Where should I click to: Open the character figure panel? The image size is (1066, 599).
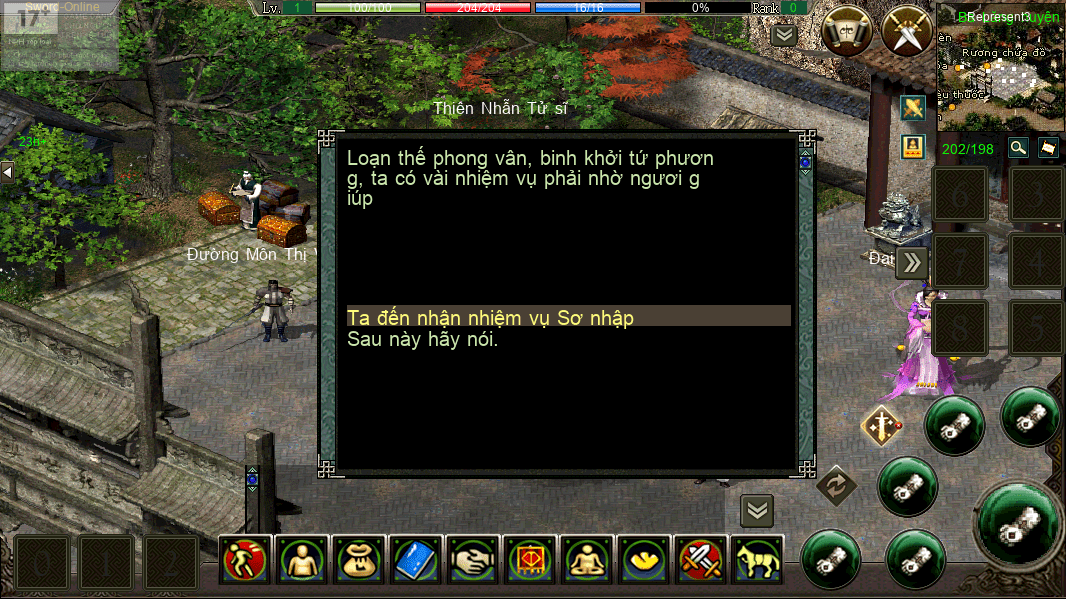point(301,559)
